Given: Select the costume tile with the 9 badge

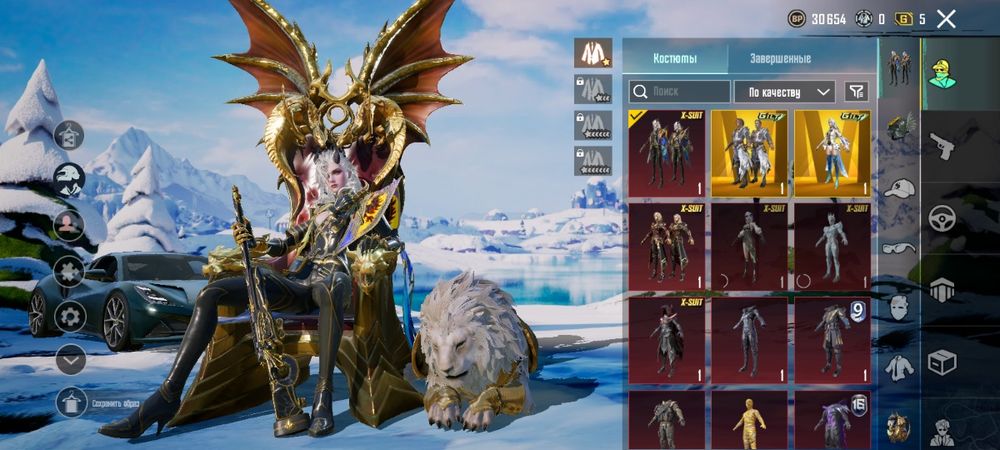Looking at the screenshot, I should click(x=832, y=340).
